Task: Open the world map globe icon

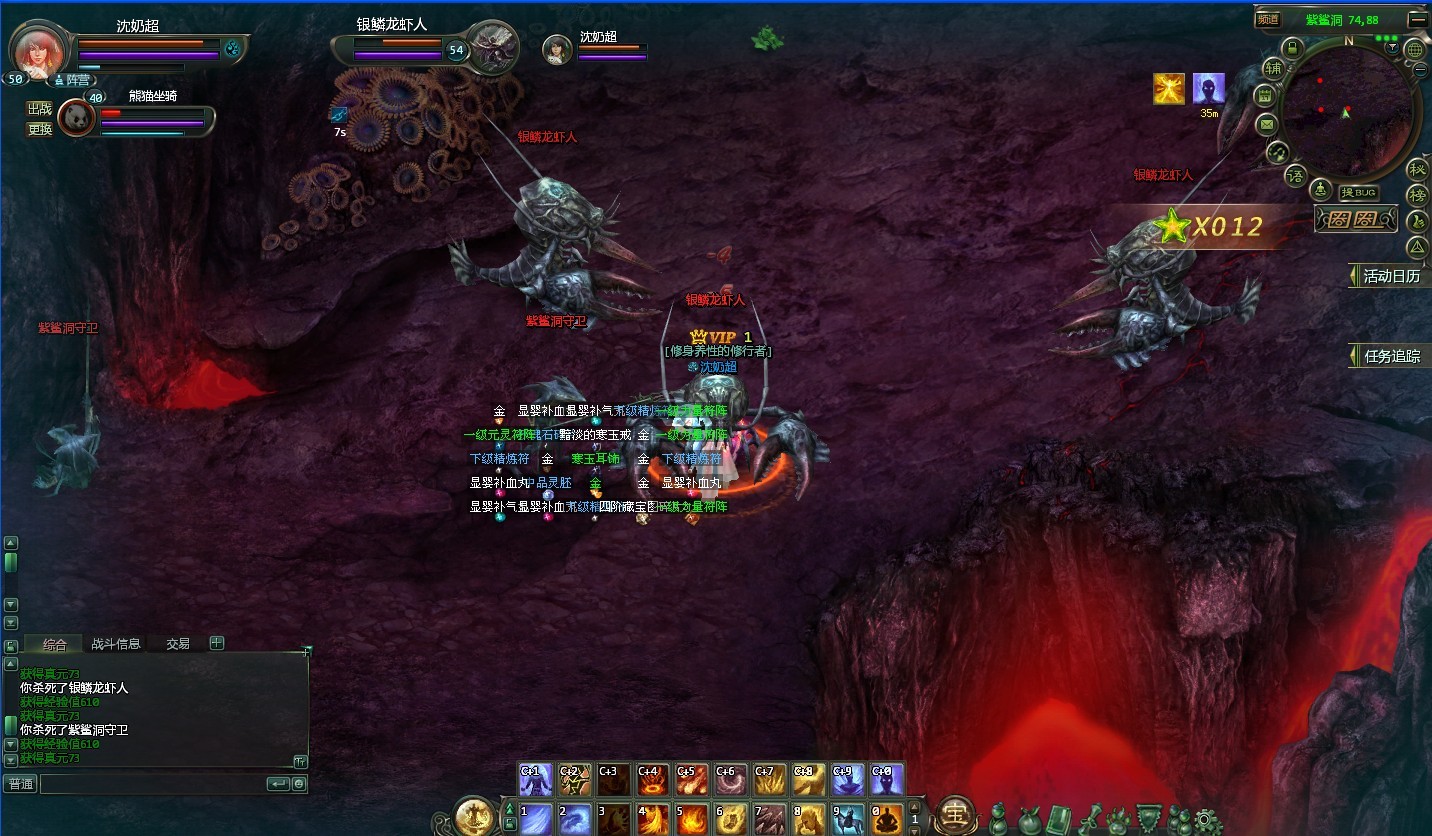Action: click(x=1414, y=49)
